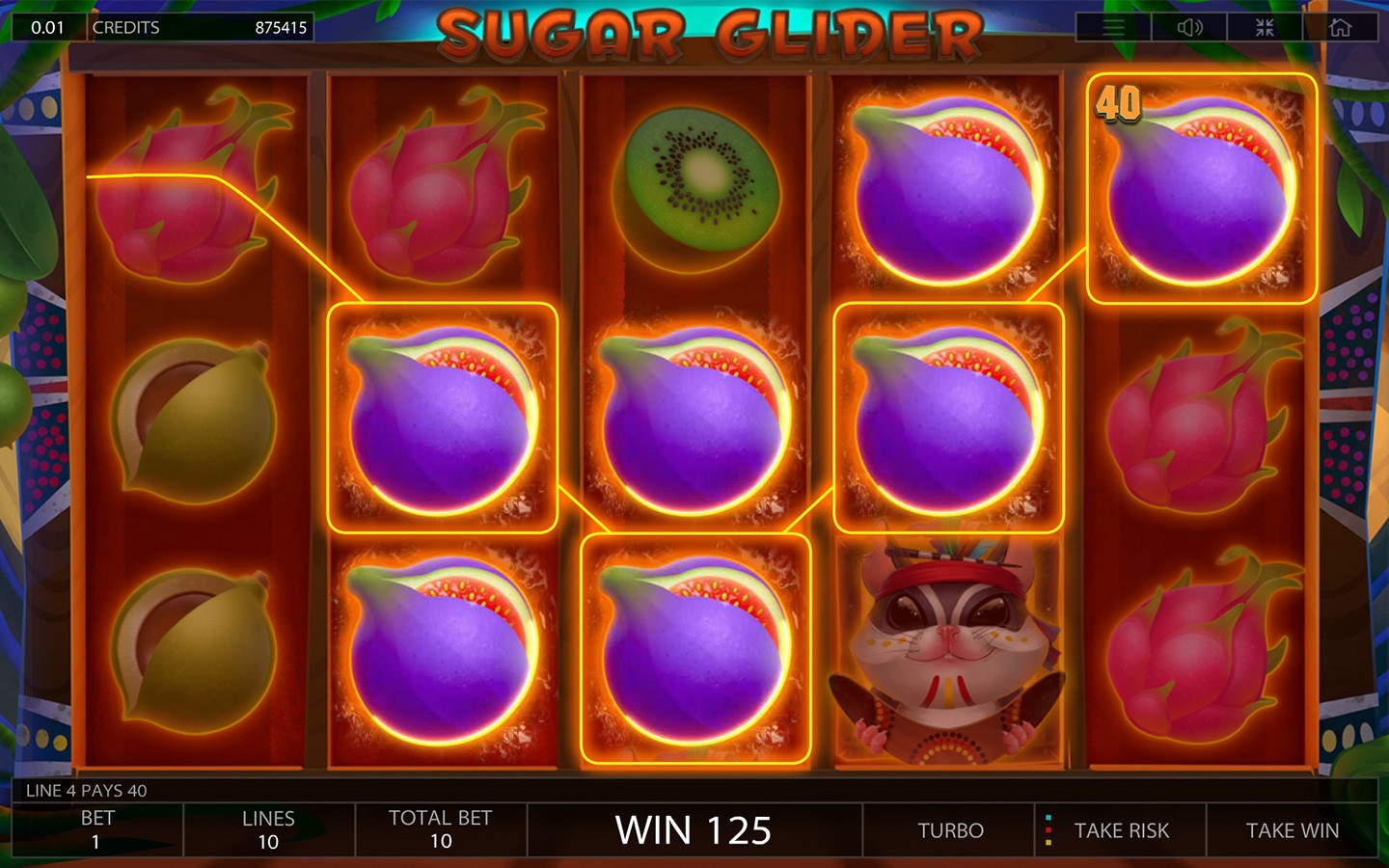The width and height of the screenshot is (1389, 868).
Task: Change the BET amount
Action: [x=96, y=829]
